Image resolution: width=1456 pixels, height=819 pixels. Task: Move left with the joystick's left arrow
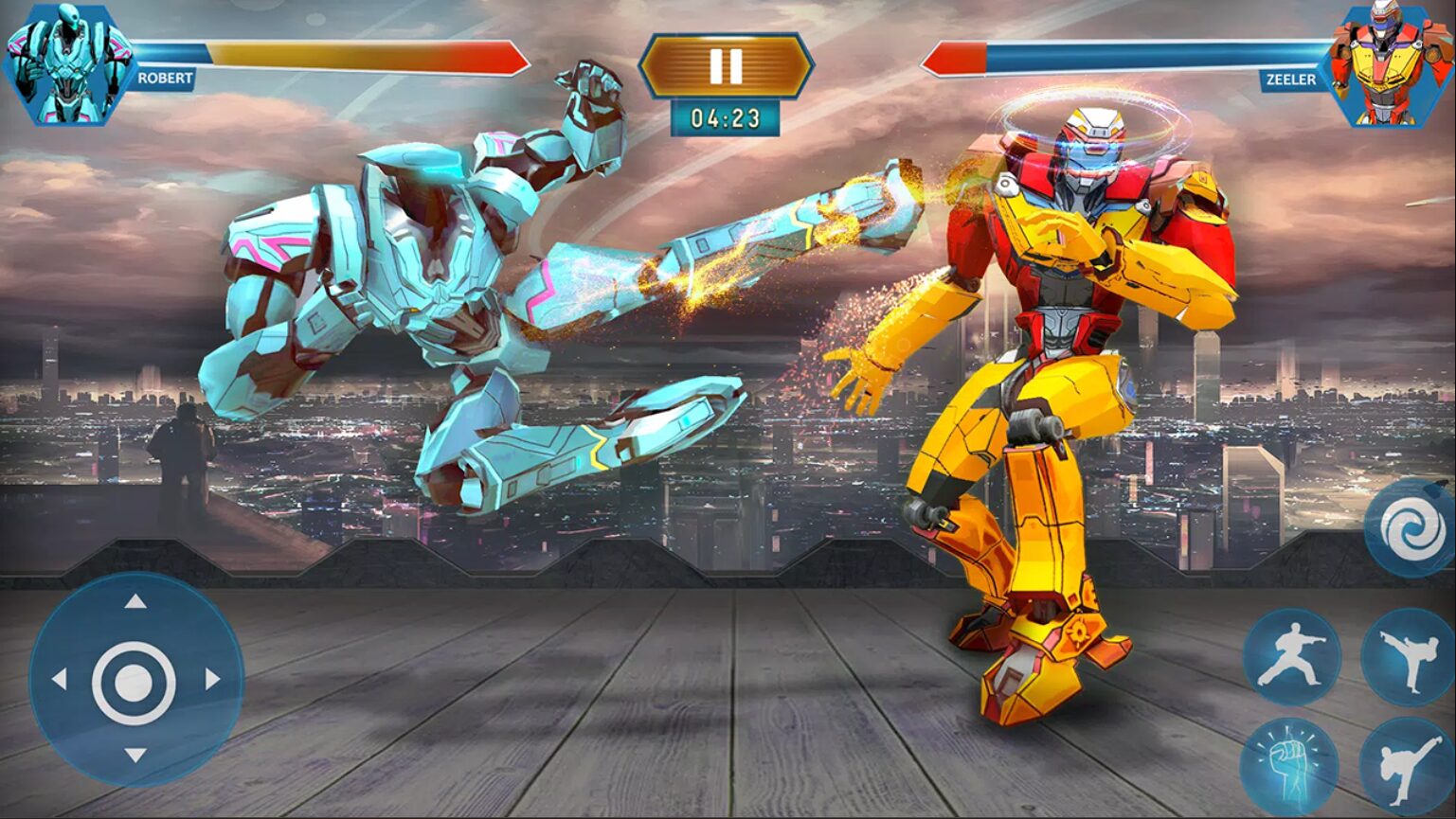pos(59,679)
